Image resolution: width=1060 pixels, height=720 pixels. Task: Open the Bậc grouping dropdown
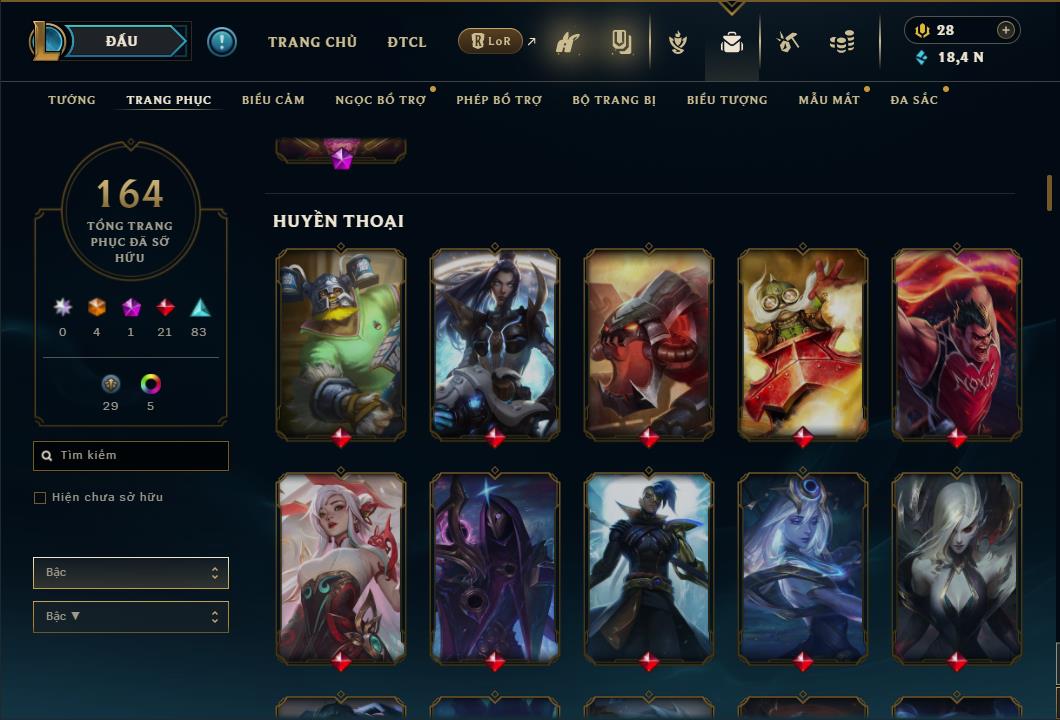pyautogui.click(x=131, y=573)
